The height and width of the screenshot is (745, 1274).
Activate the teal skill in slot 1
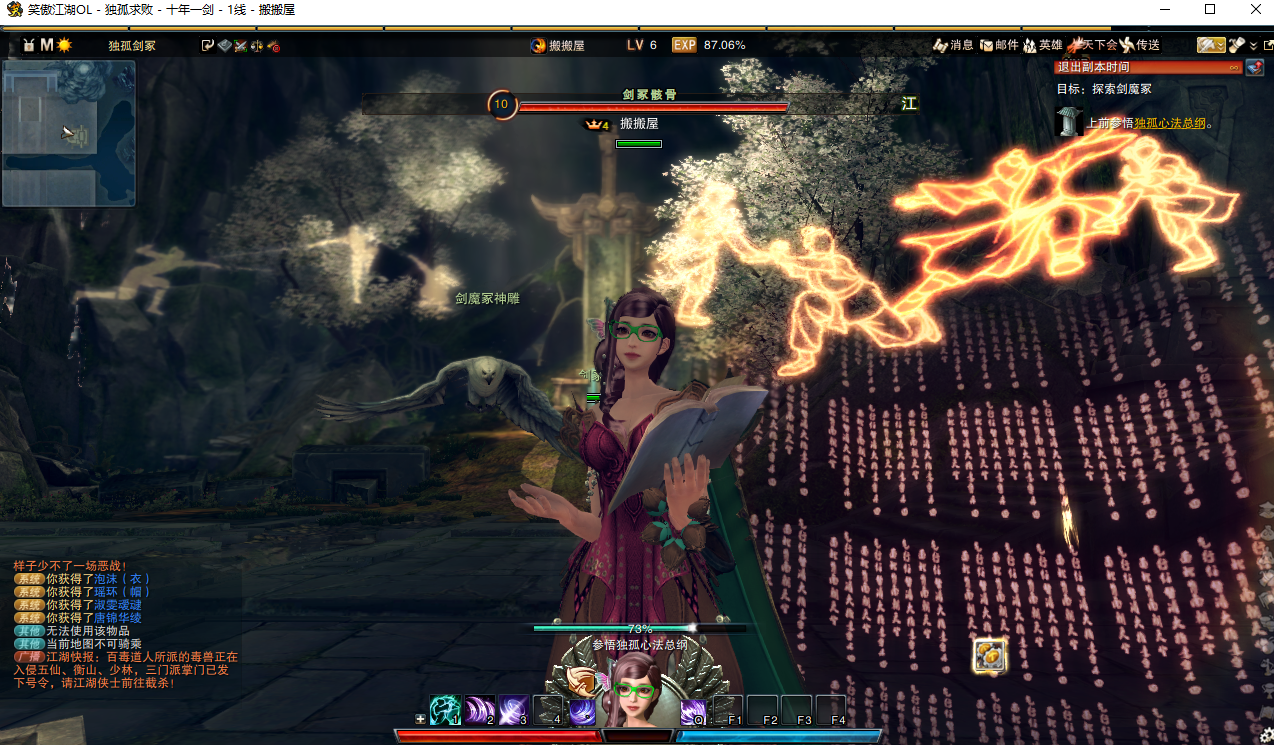445,710
